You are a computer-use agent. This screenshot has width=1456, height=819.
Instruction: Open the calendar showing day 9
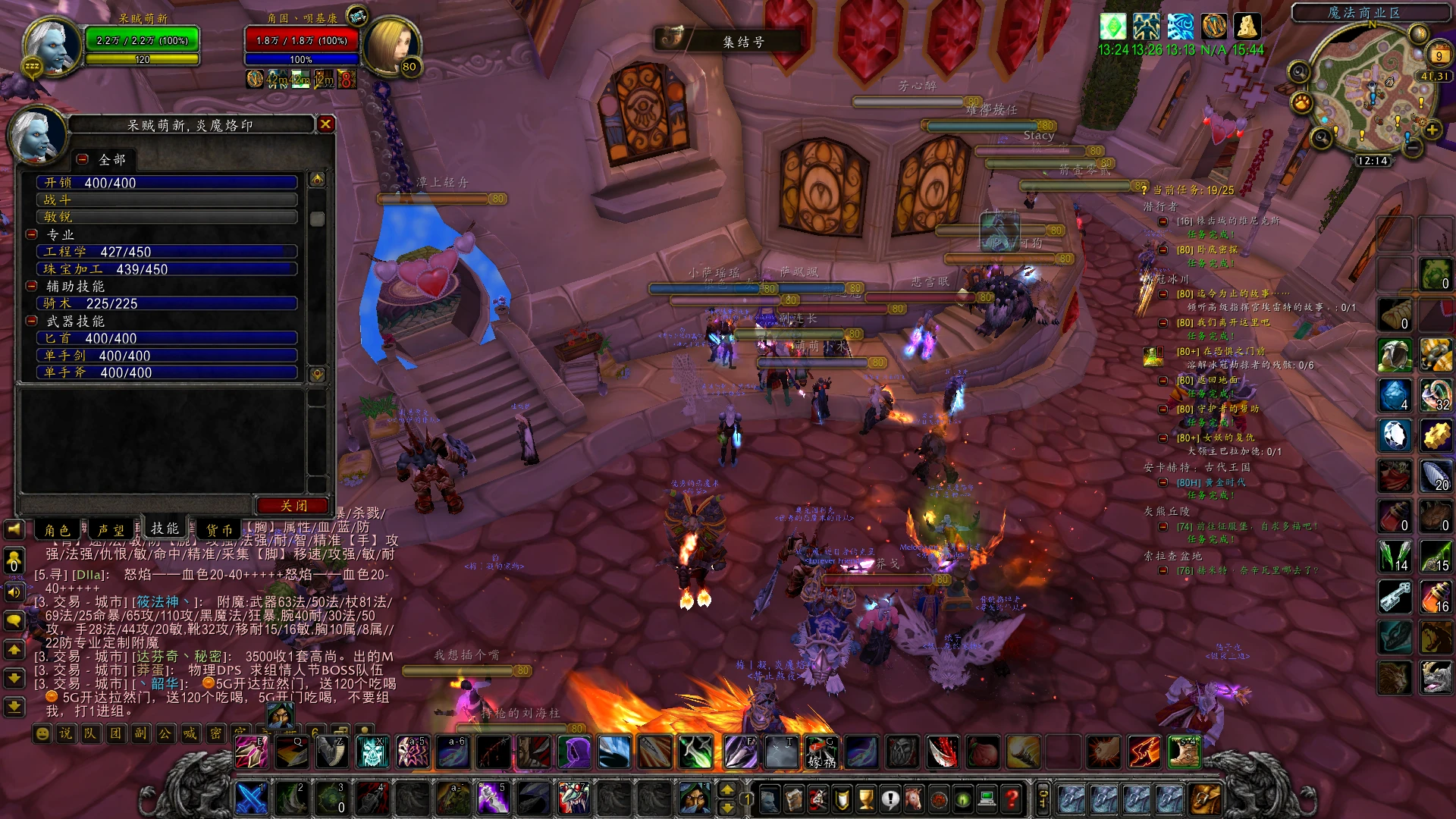[1439, 55]
